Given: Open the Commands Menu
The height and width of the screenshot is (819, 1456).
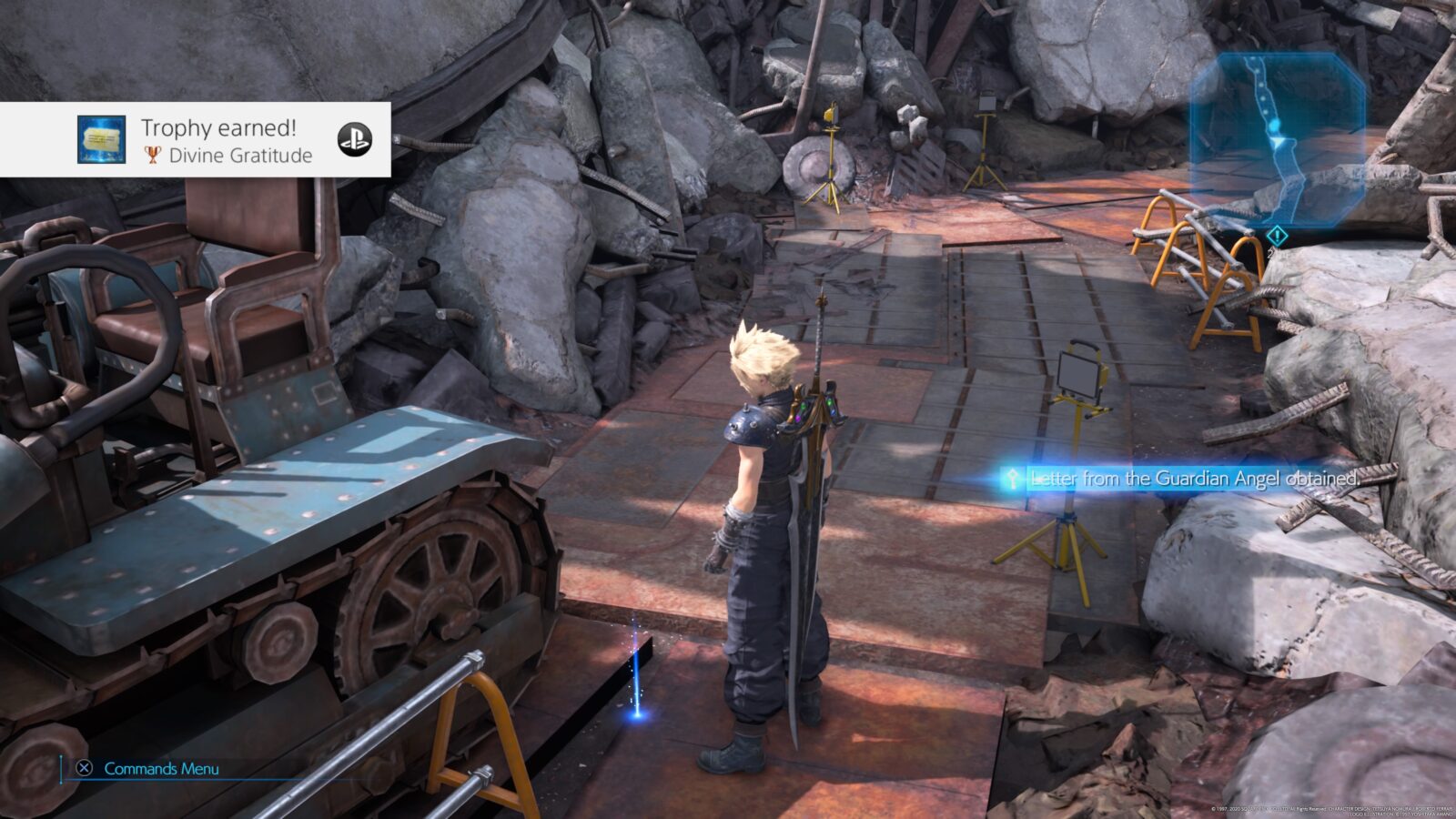Looking at the screenshot, I should click(150, 768).
